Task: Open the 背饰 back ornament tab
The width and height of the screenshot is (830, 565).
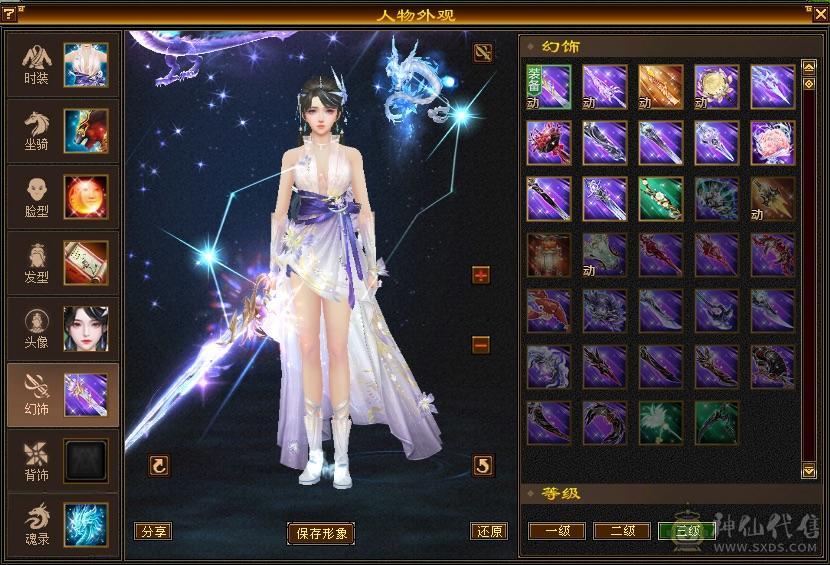Action: 62,461
